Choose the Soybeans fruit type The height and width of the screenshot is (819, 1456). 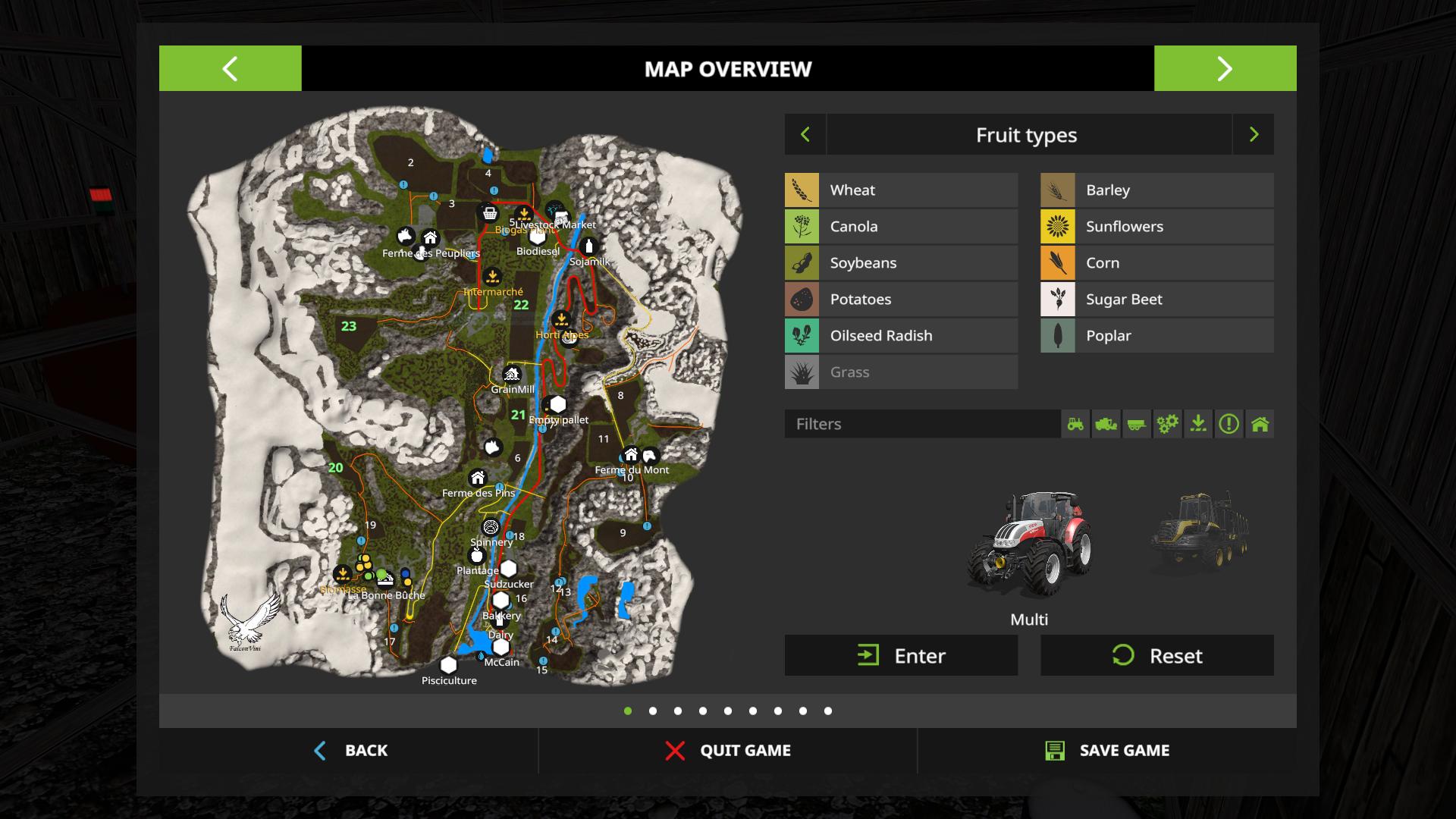[x=901, y=263]
